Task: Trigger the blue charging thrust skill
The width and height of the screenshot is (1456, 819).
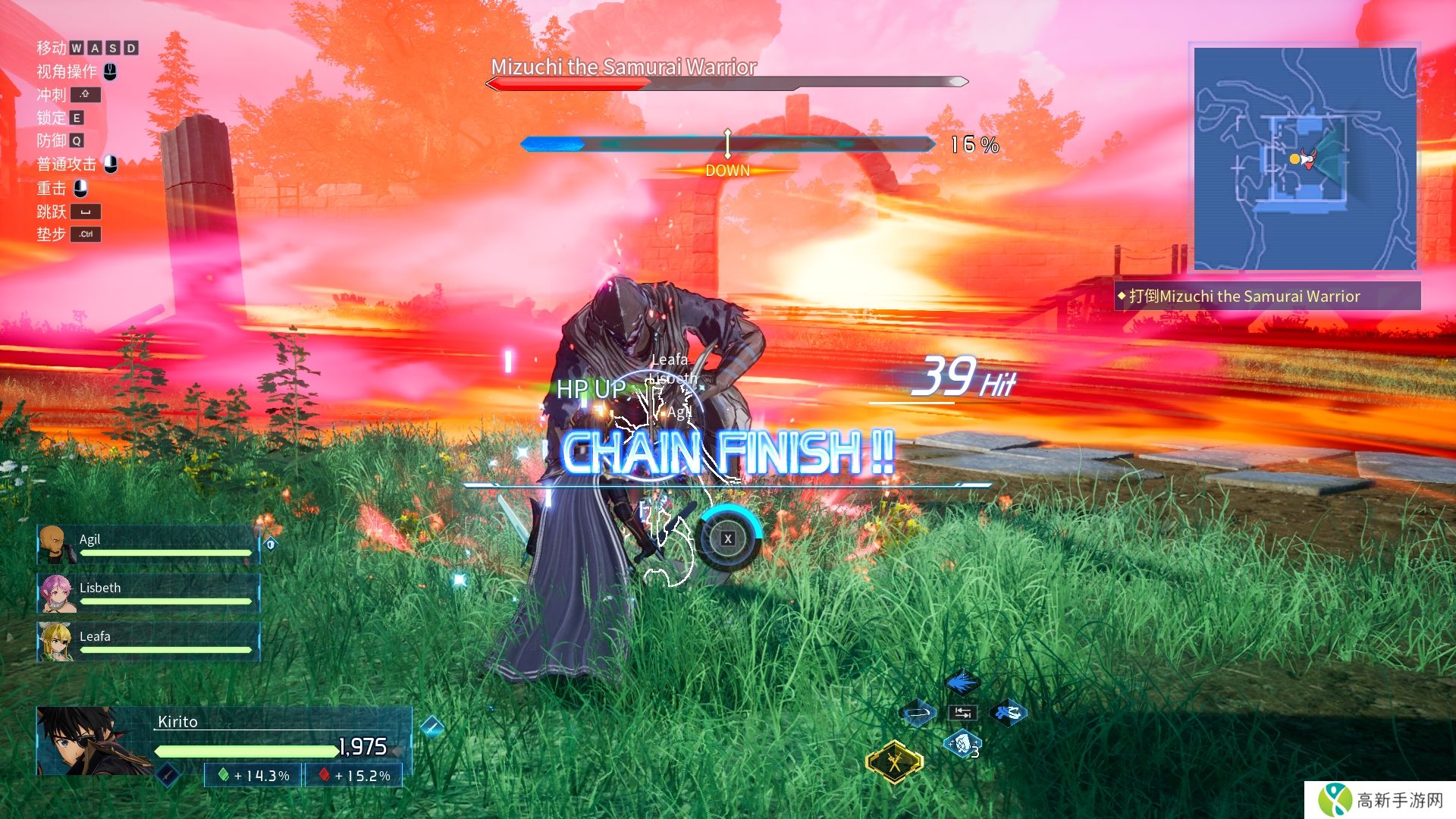Action: [1008, 713]
